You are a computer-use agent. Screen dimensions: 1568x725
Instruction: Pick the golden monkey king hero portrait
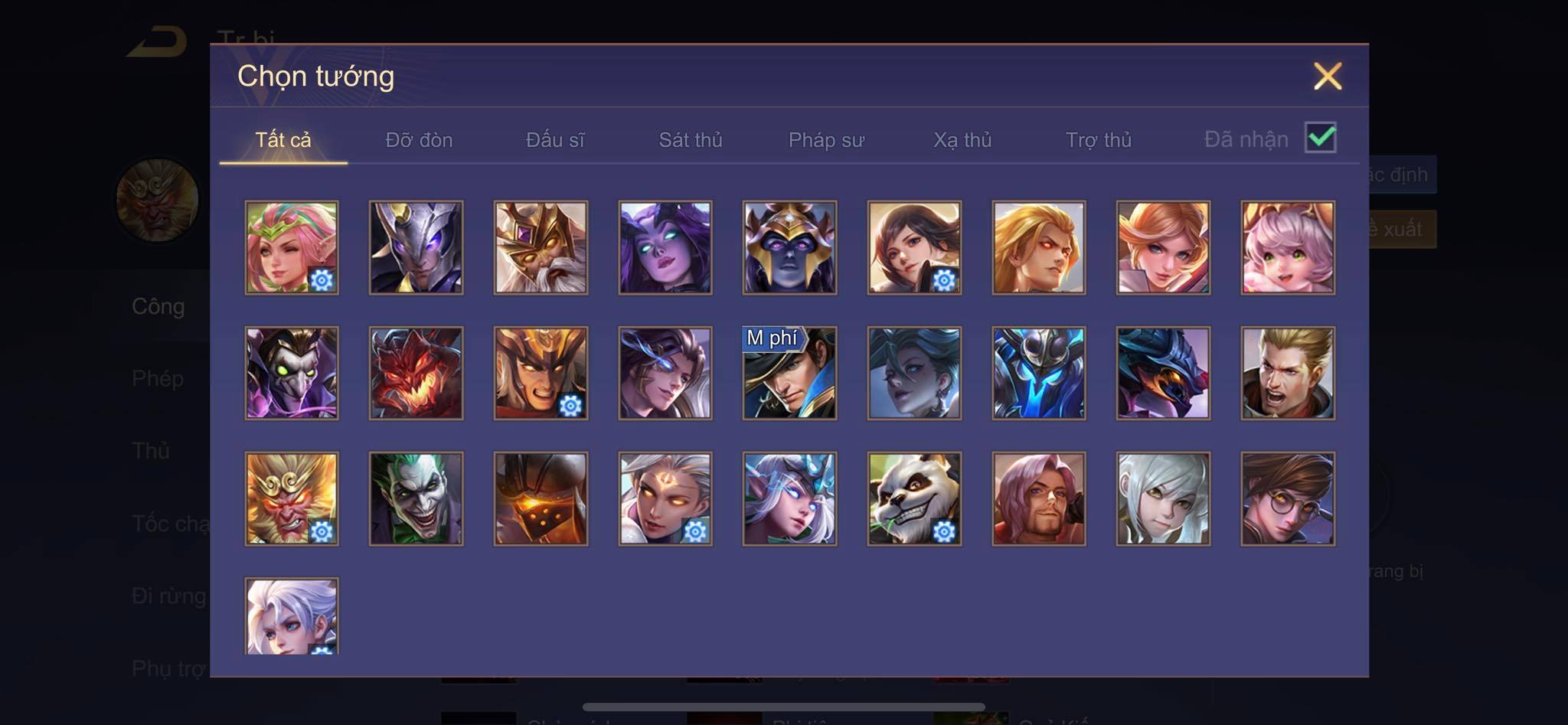292,498
